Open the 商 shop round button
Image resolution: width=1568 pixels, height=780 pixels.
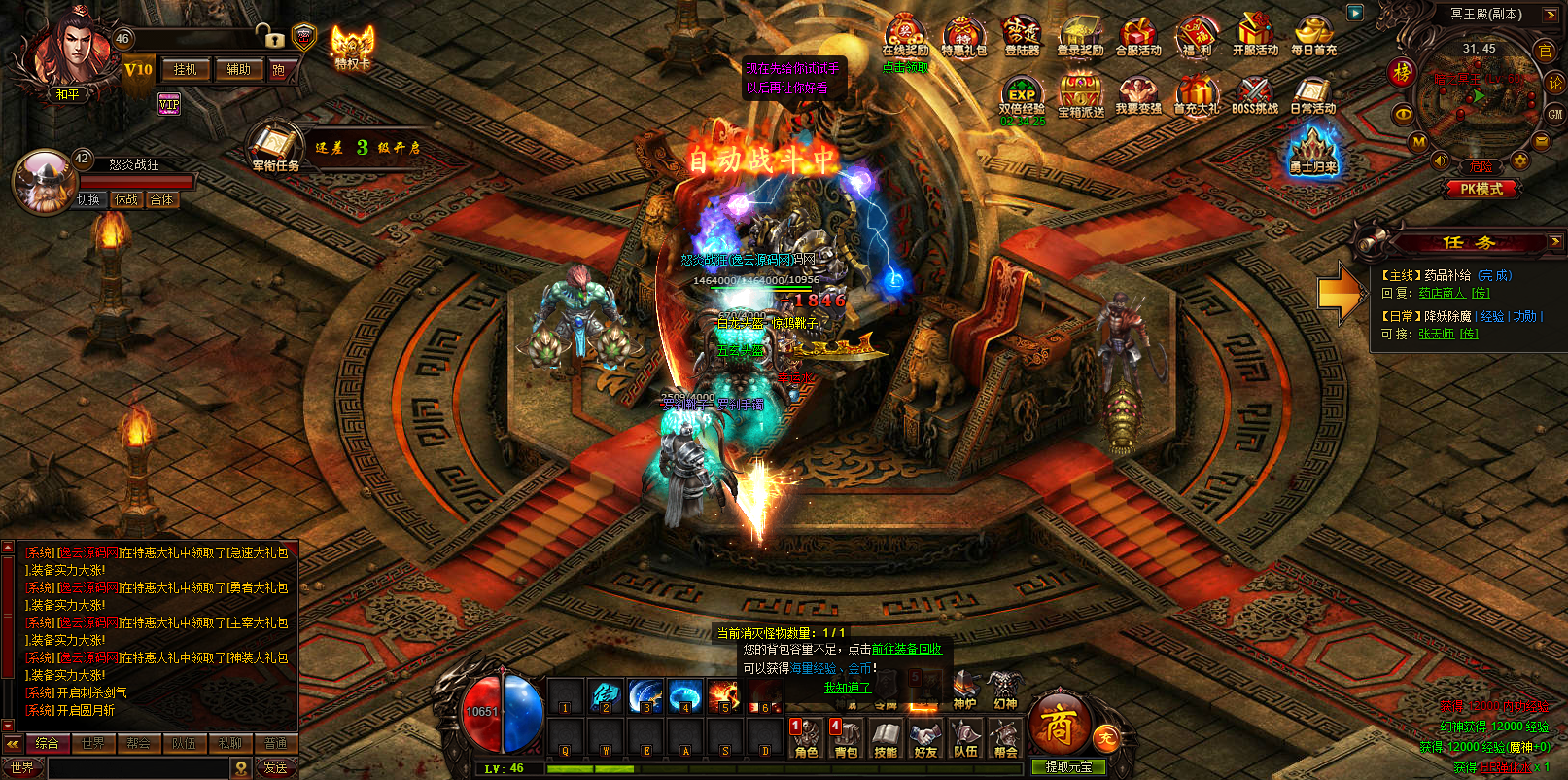1057,725
